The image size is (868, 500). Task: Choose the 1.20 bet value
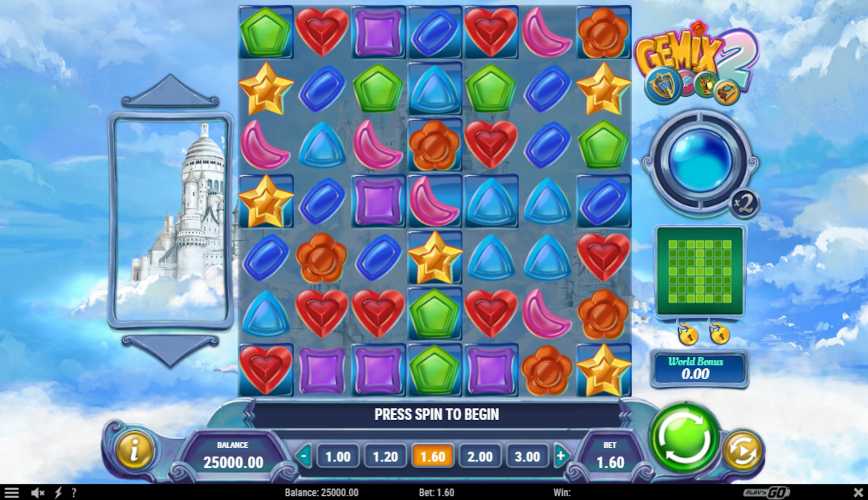(x=384, y=457)
